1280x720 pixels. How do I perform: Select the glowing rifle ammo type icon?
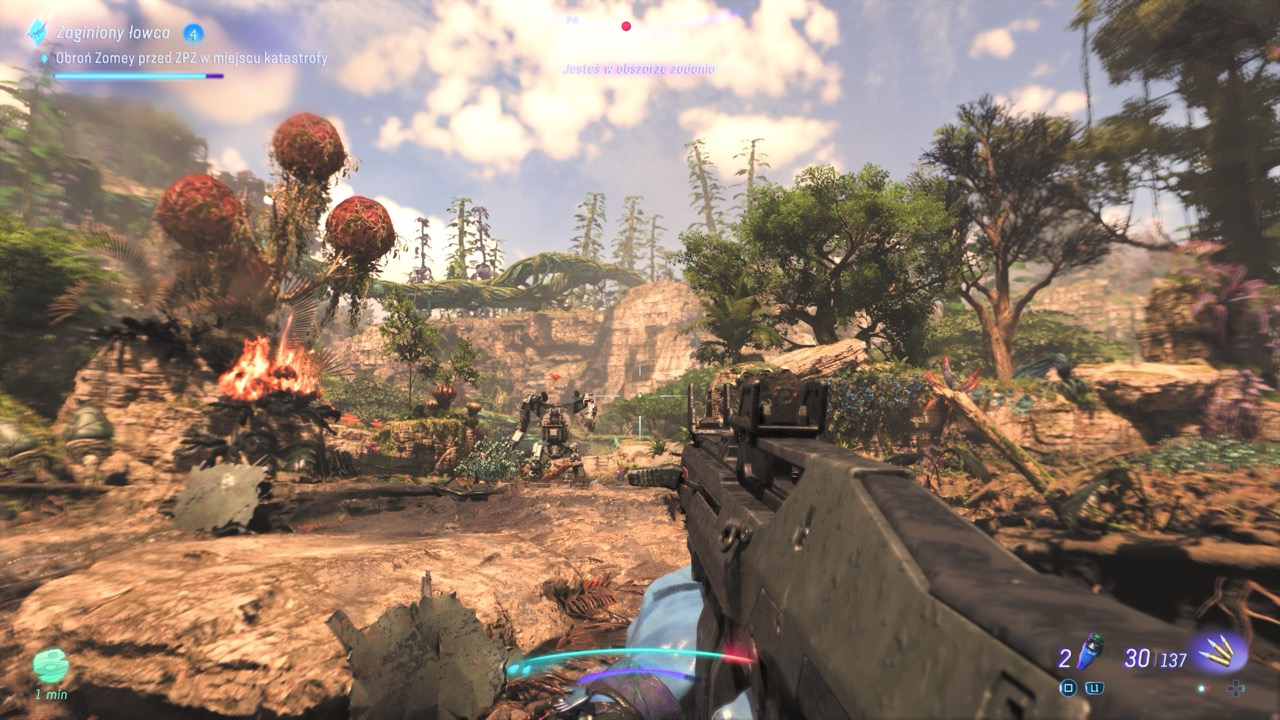point(1219,654)
